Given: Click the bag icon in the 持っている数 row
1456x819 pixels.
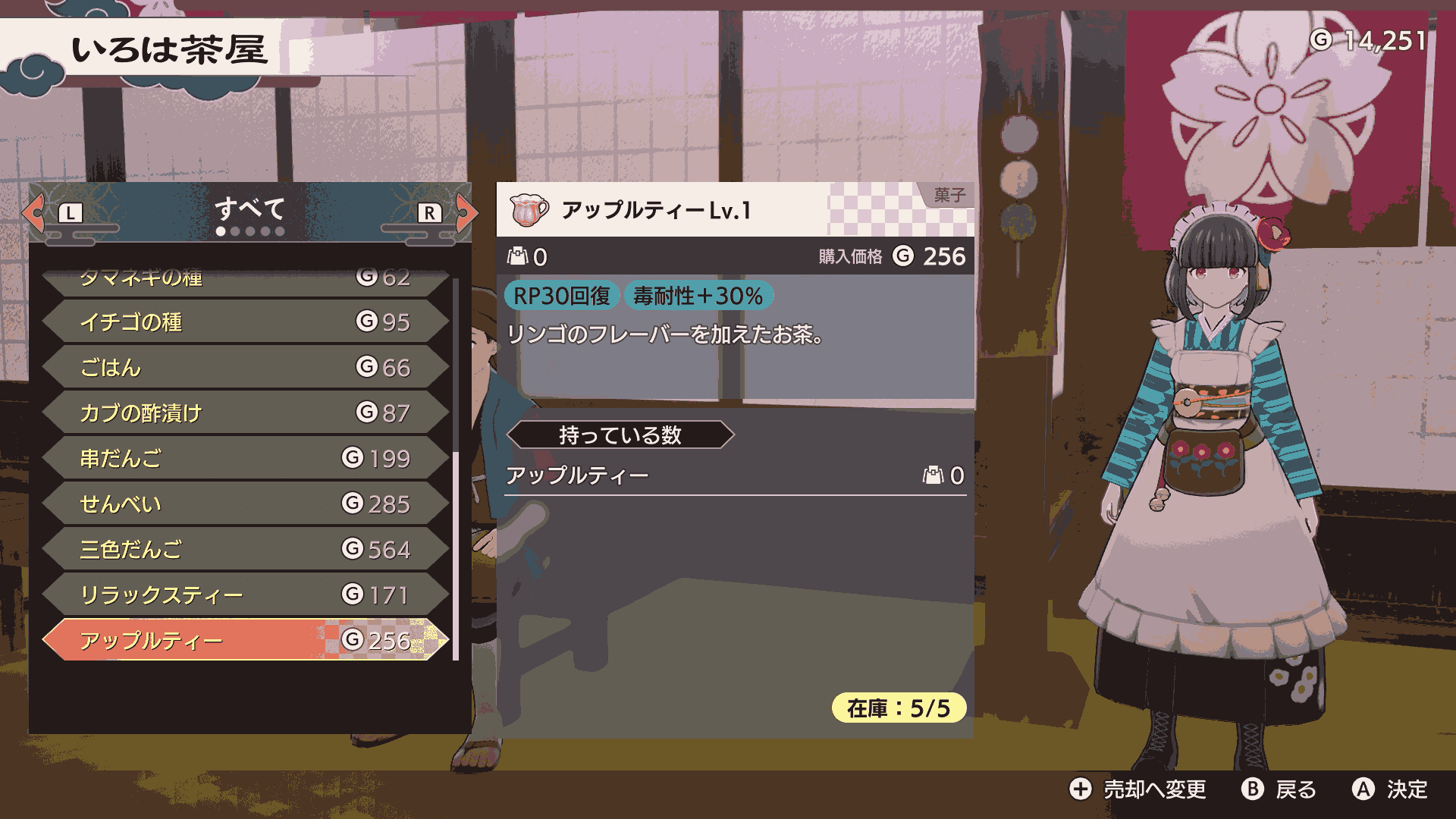Looking at the screenshot, I should (934, 473).
